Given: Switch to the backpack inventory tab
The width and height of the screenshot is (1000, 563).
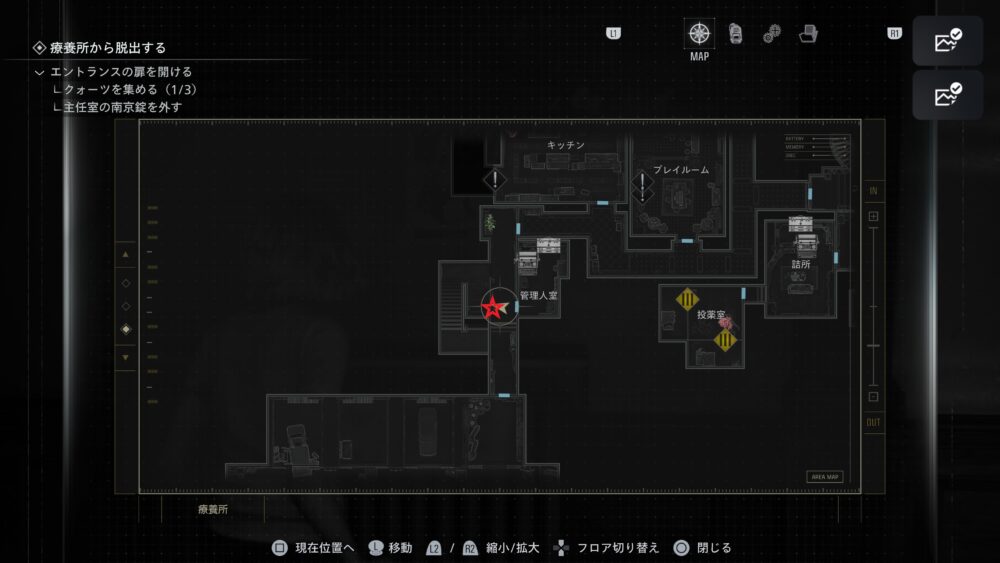Looking at the screenshot, I should (735, 33).
